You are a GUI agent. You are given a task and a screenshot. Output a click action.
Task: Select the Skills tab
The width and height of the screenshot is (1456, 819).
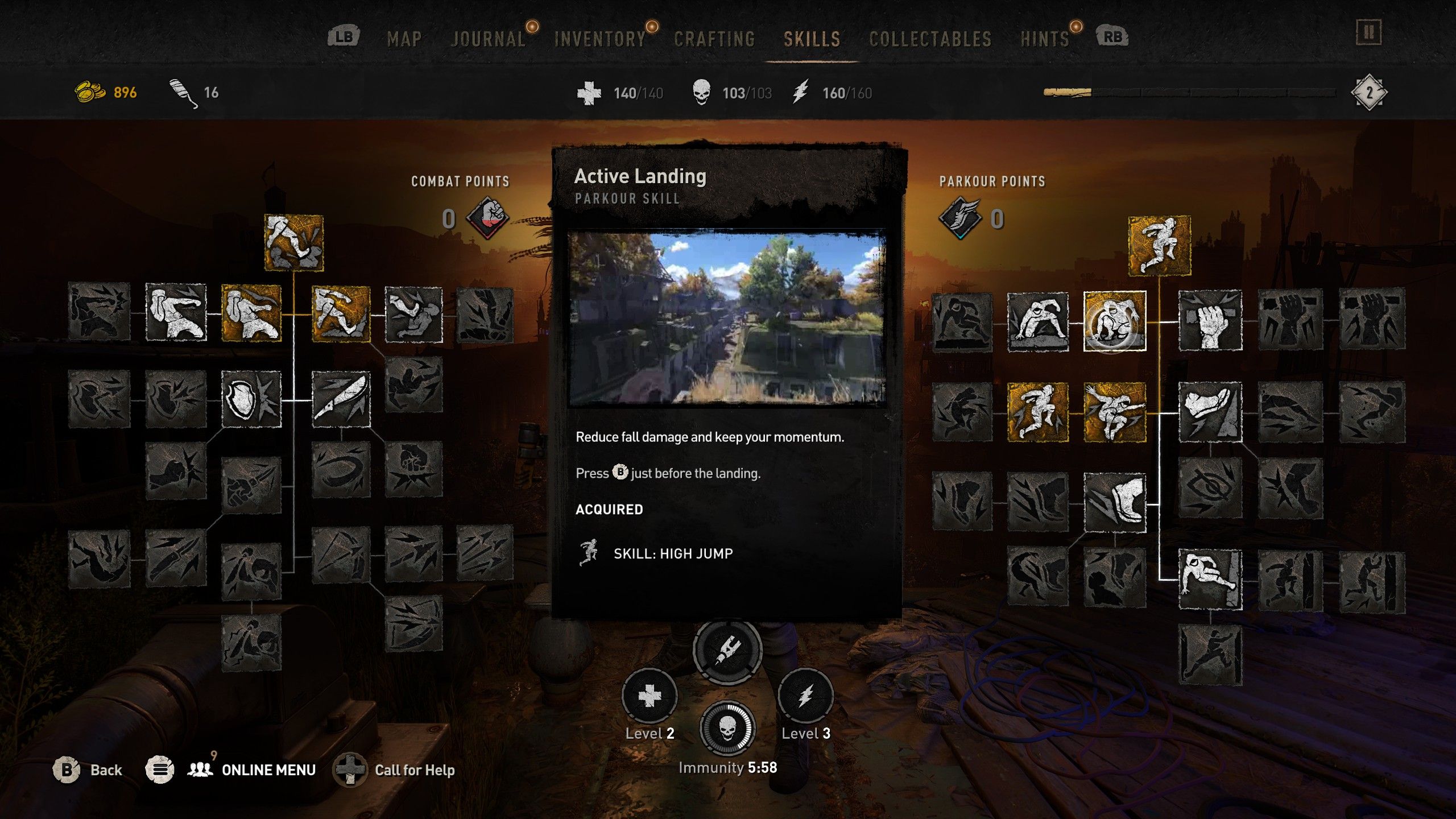click(812, 39)
